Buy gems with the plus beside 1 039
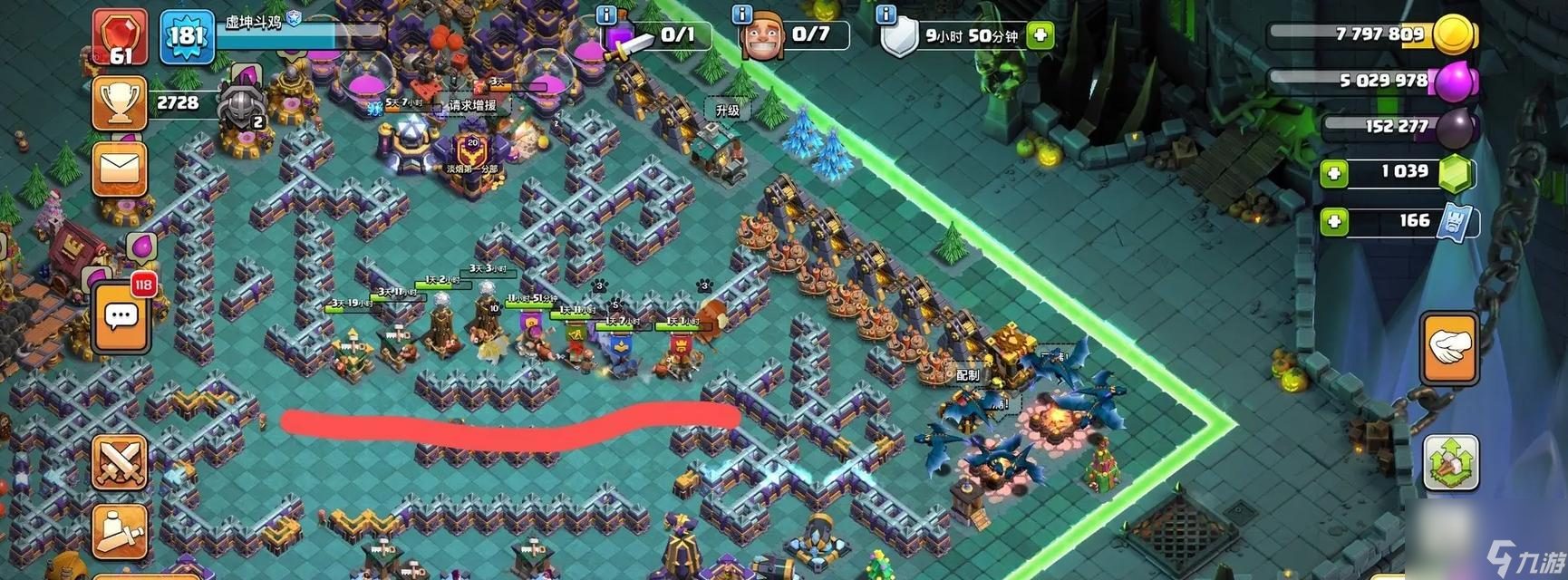The image size is (1568, 580). click(1333, 173)
